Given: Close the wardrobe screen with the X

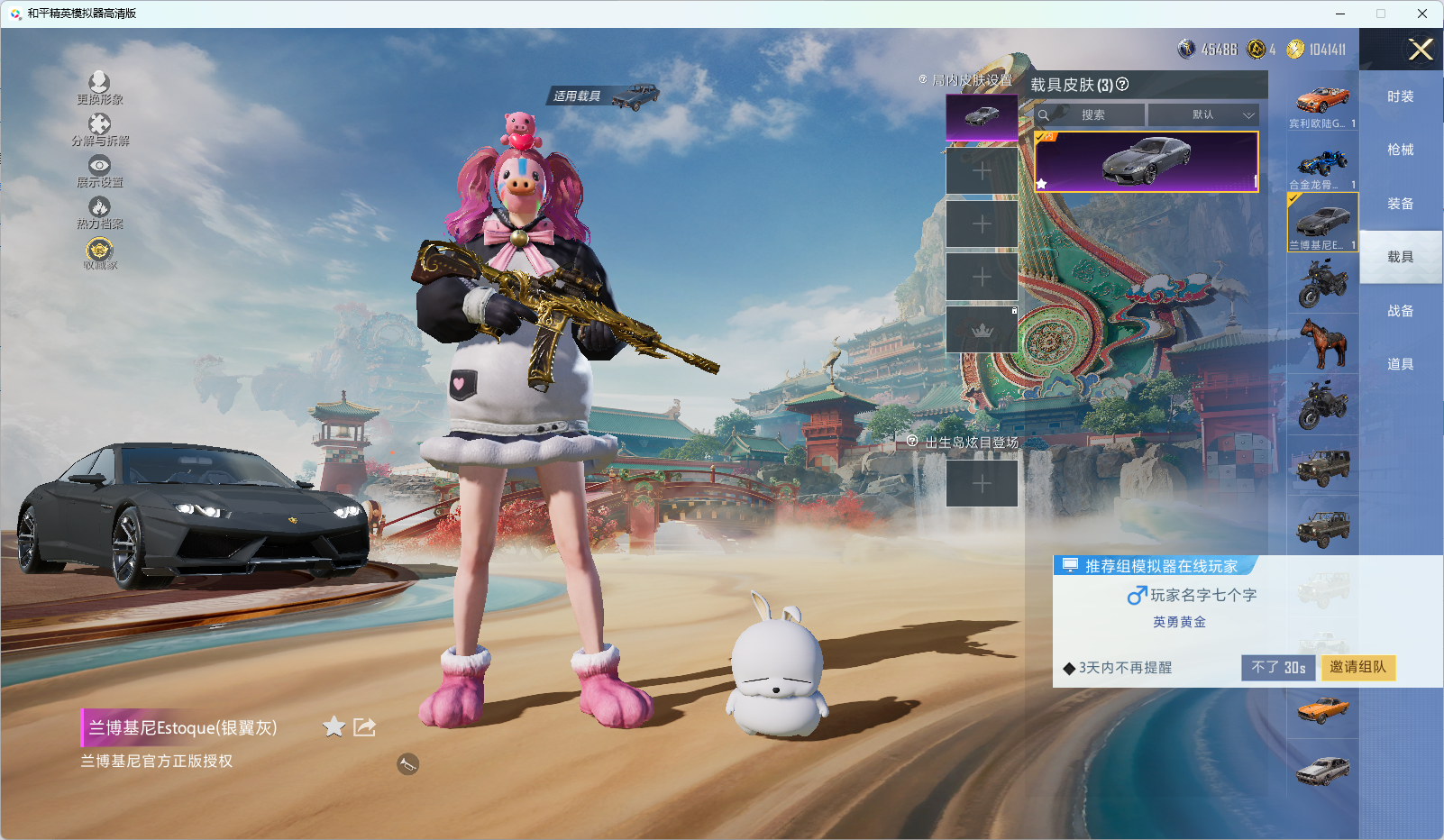Looking at the screenshot, I should point(1421,50).
